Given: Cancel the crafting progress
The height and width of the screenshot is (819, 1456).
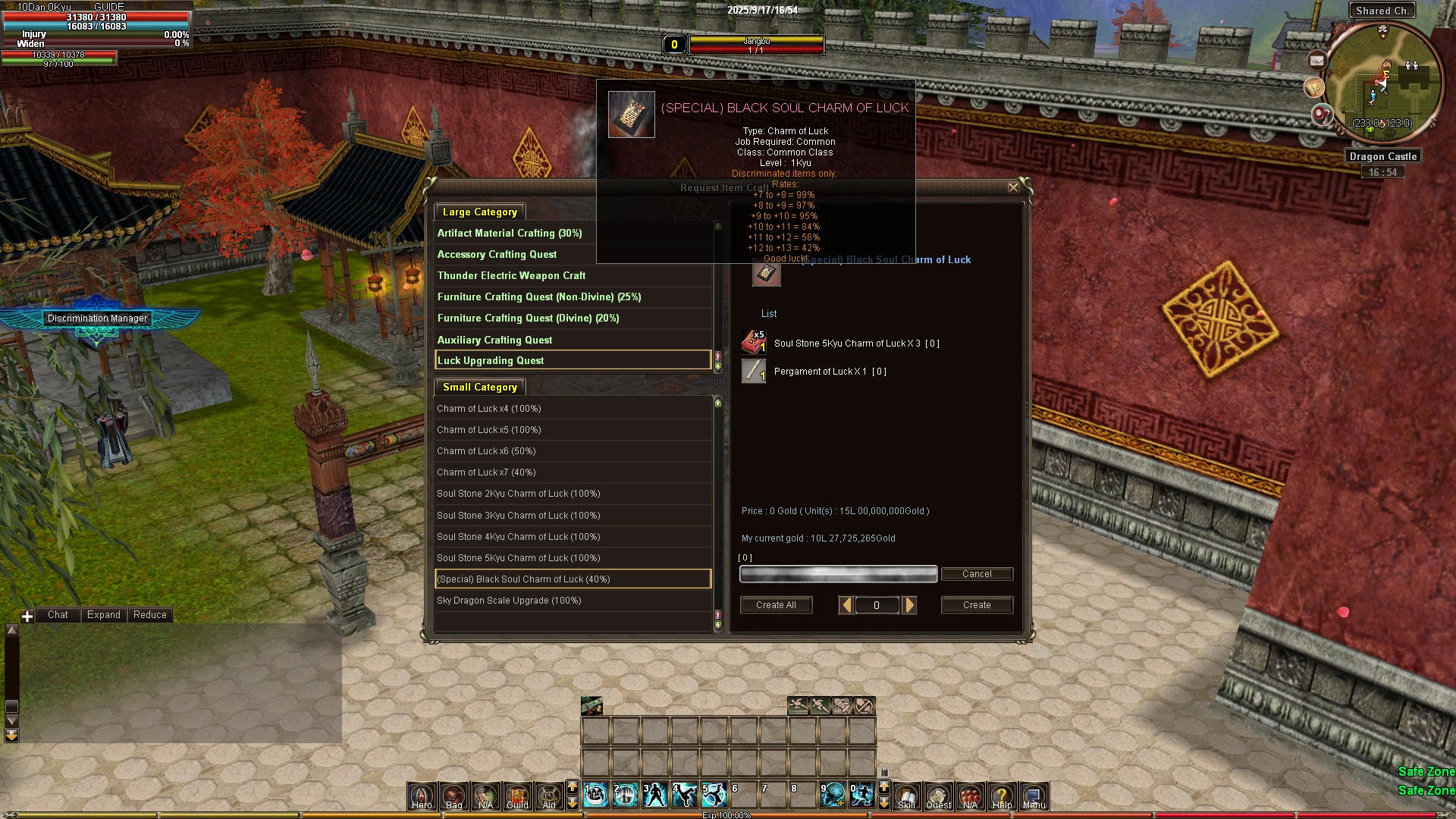Looking at the screenshot, I should pyautogui.click(x=977, y=574).
